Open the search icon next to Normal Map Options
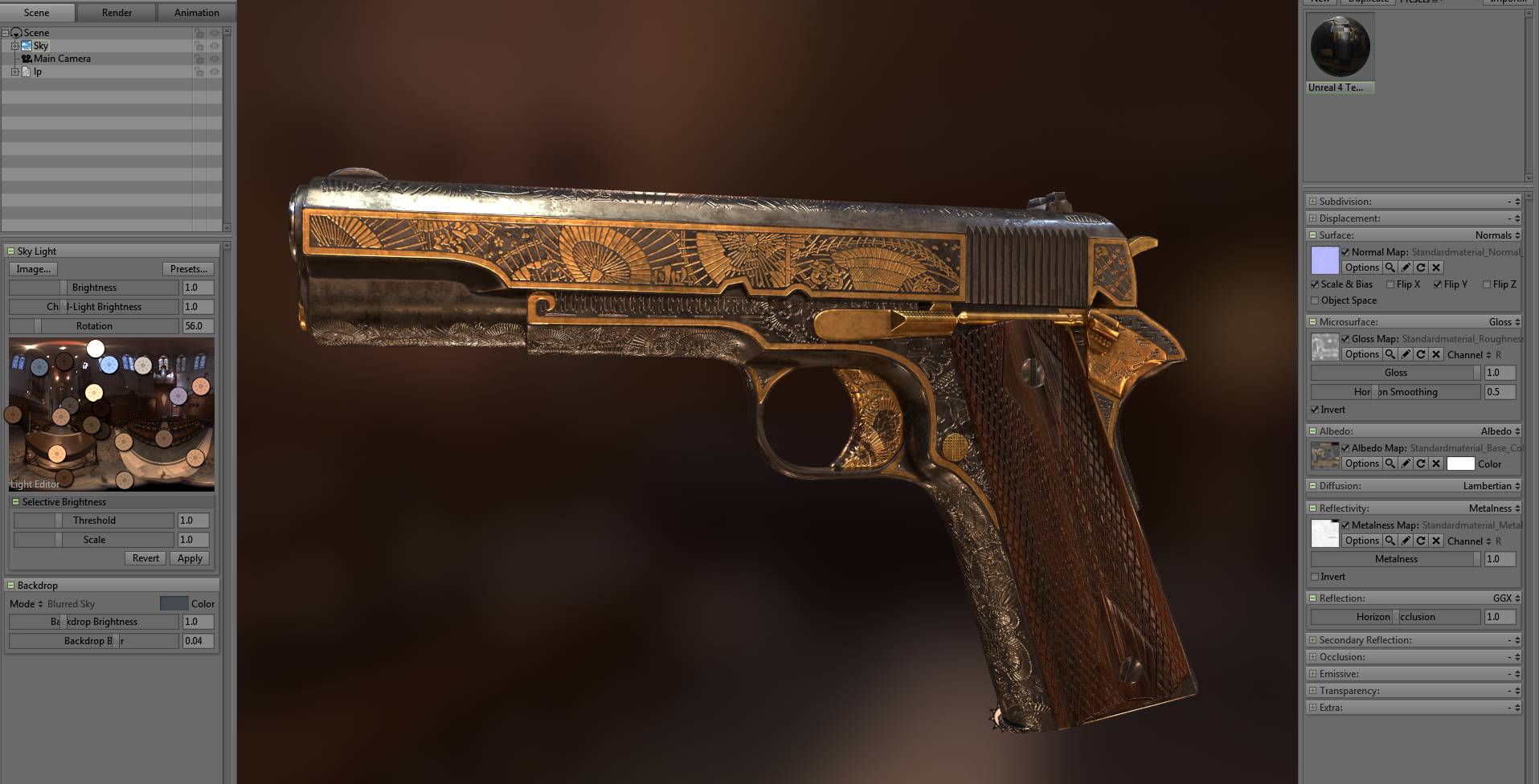 [1390, 267]
